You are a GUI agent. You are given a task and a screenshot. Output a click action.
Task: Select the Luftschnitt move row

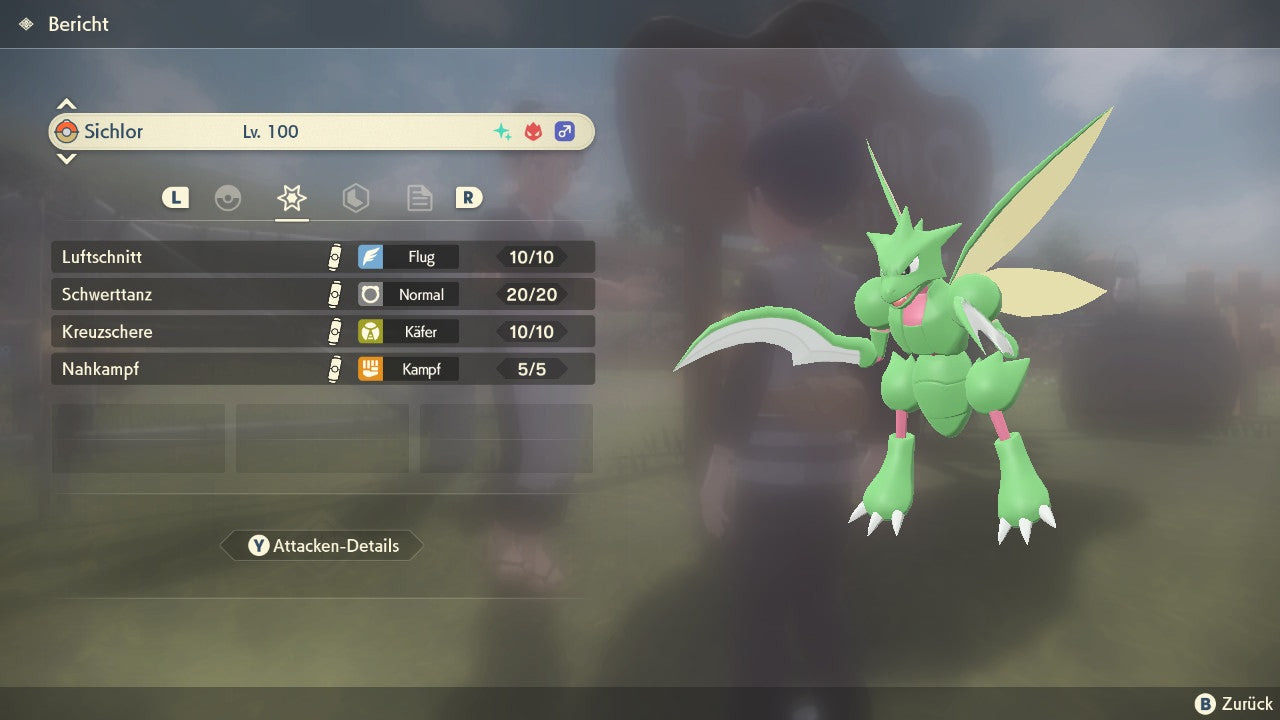tap(322, 257)
